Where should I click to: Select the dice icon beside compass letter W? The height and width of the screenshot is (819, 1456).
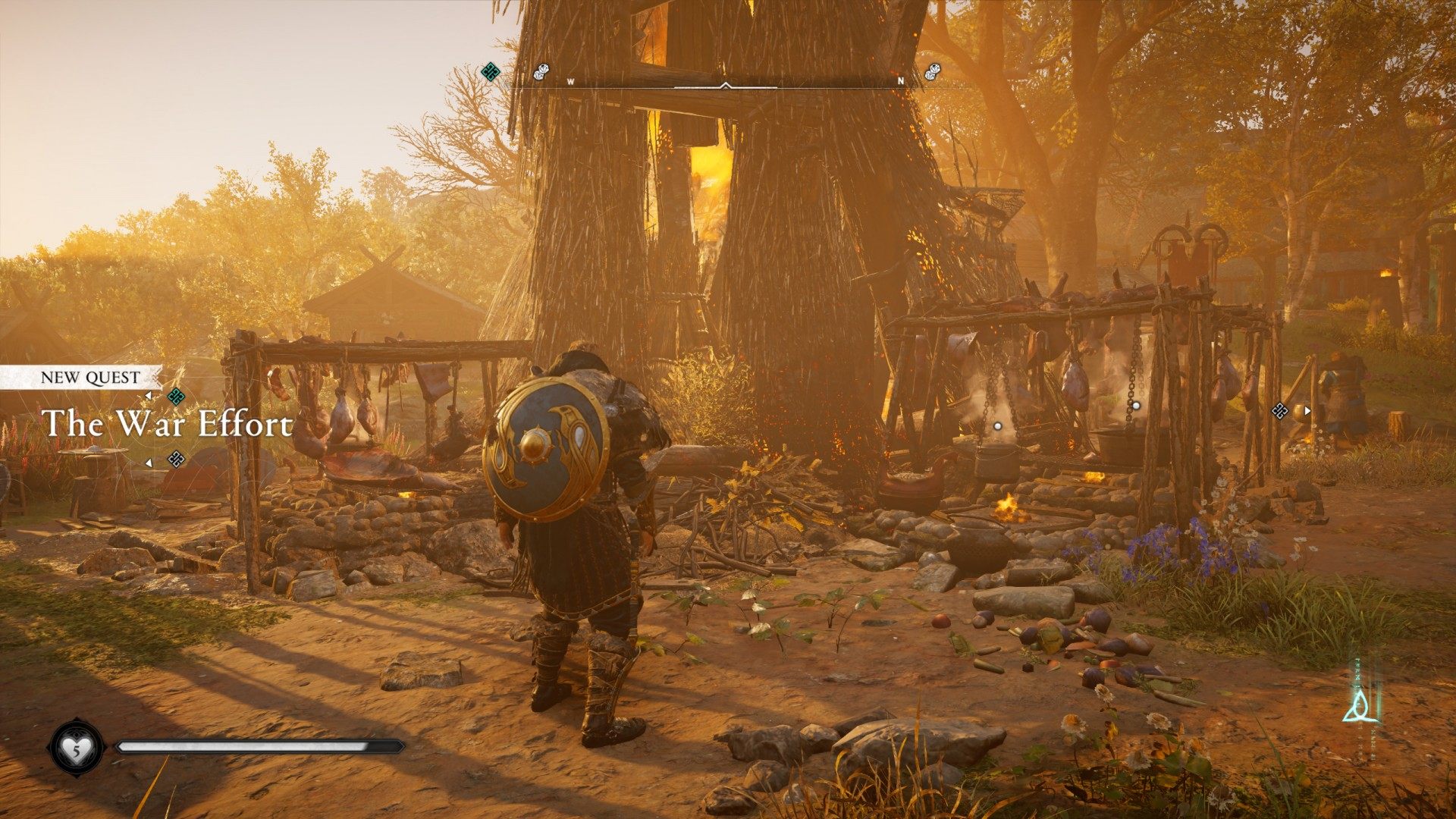click(541, 72)
